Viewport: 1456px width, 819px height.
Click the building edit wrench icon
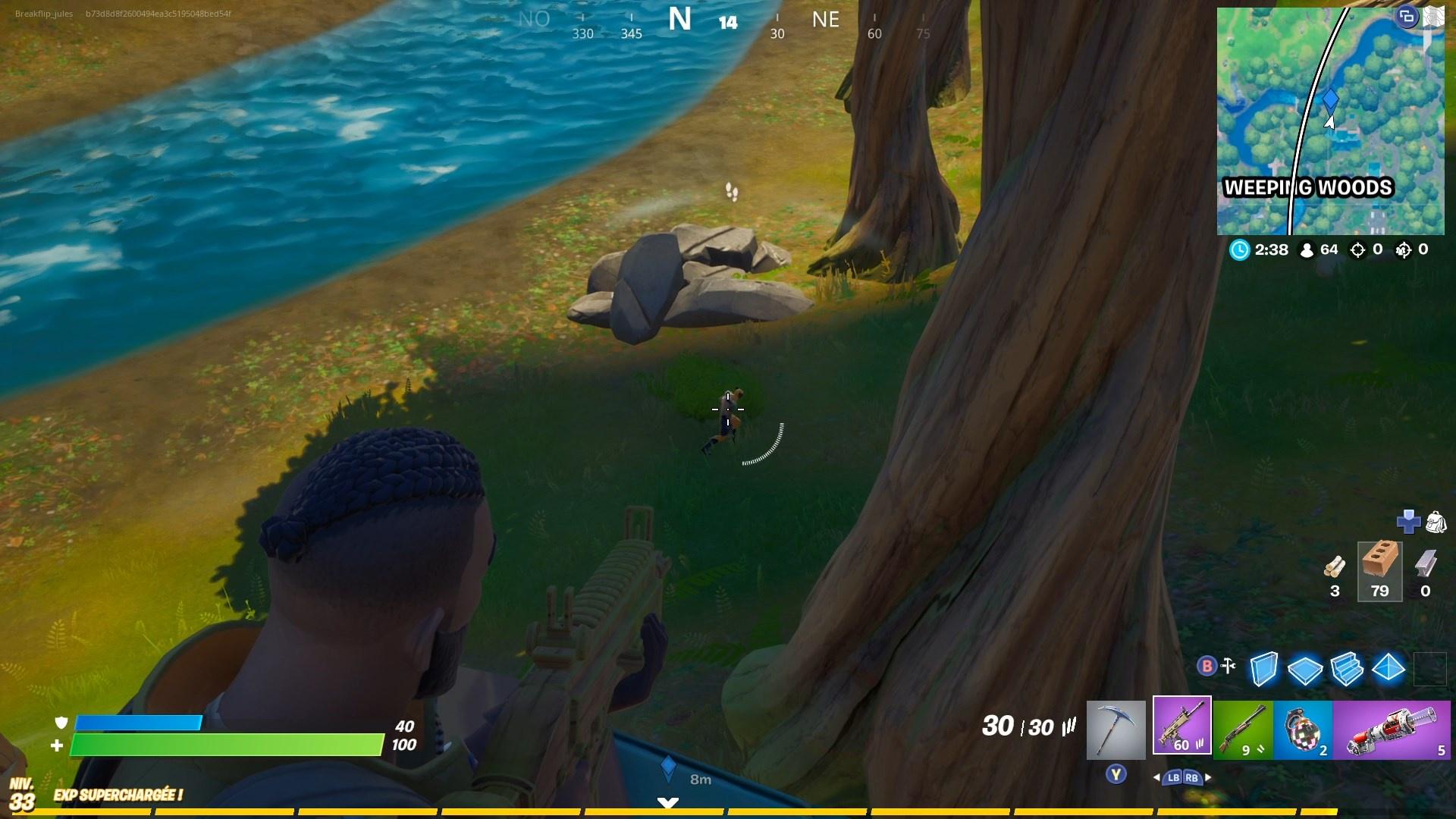coord(1228,665)
